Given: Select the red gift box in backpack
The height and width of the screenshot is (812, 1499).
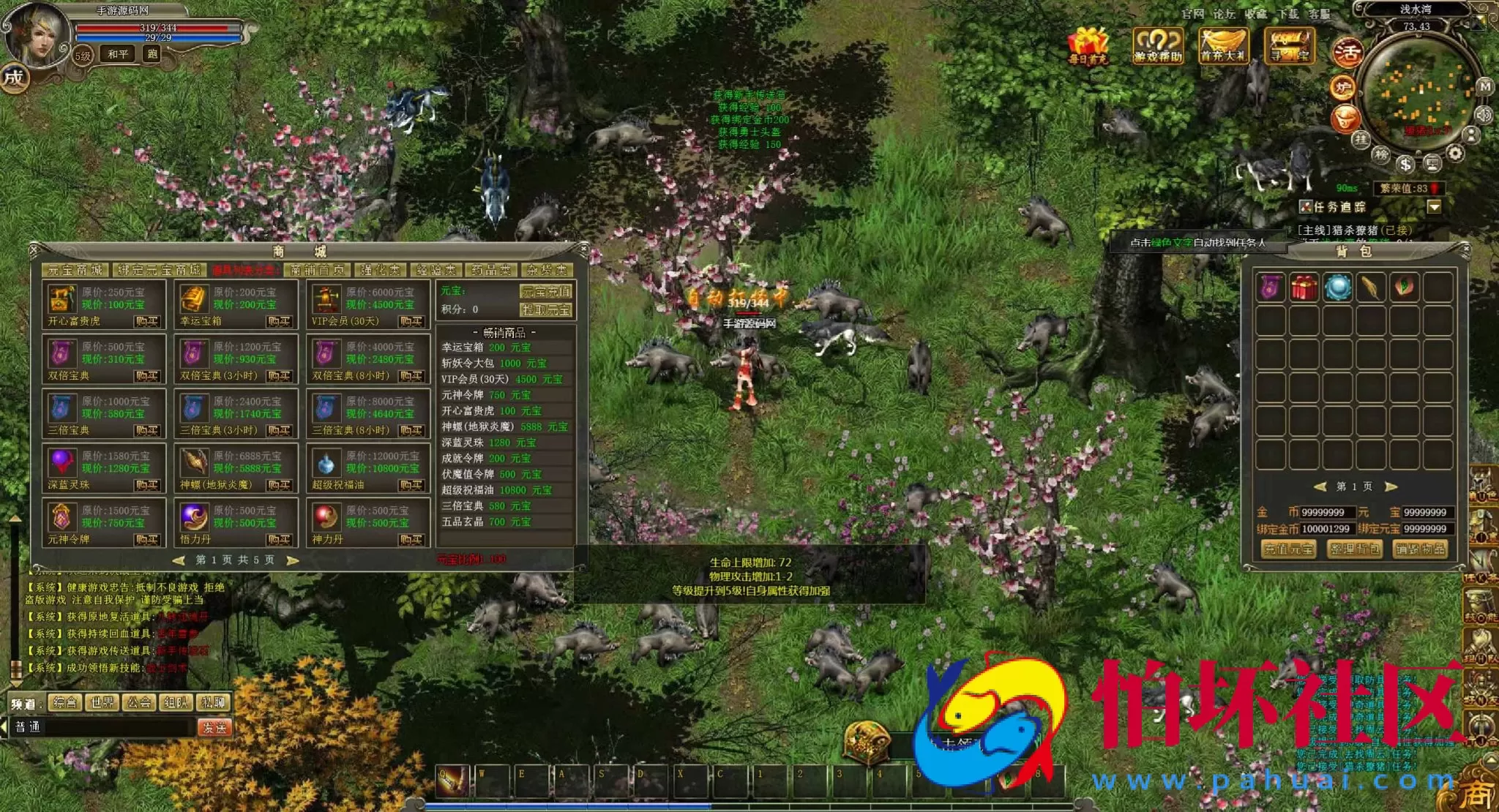Looking at the screenshot, I should tap(1304, 287).
